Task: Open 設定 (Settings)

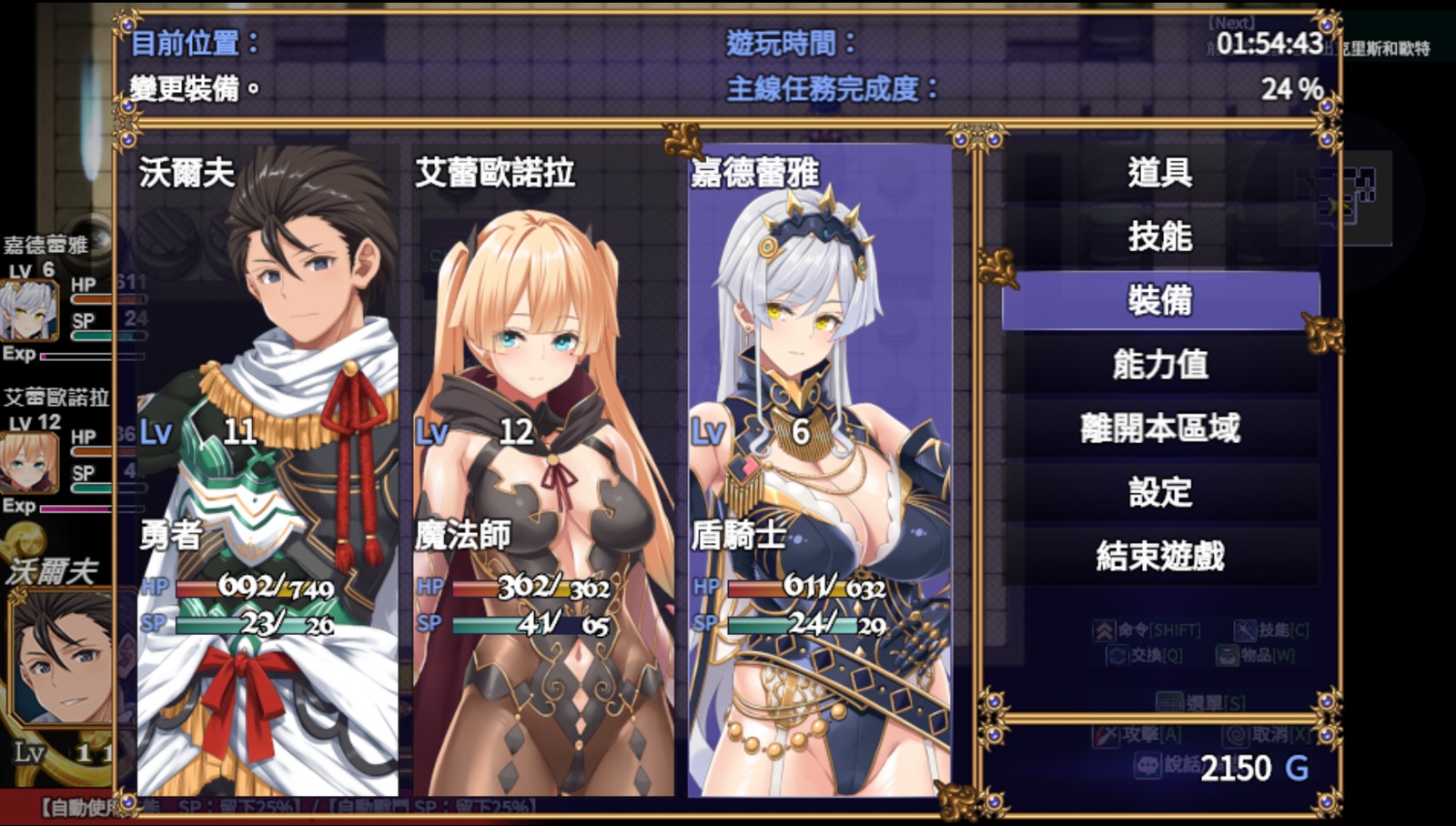Action: [1160, 492]
